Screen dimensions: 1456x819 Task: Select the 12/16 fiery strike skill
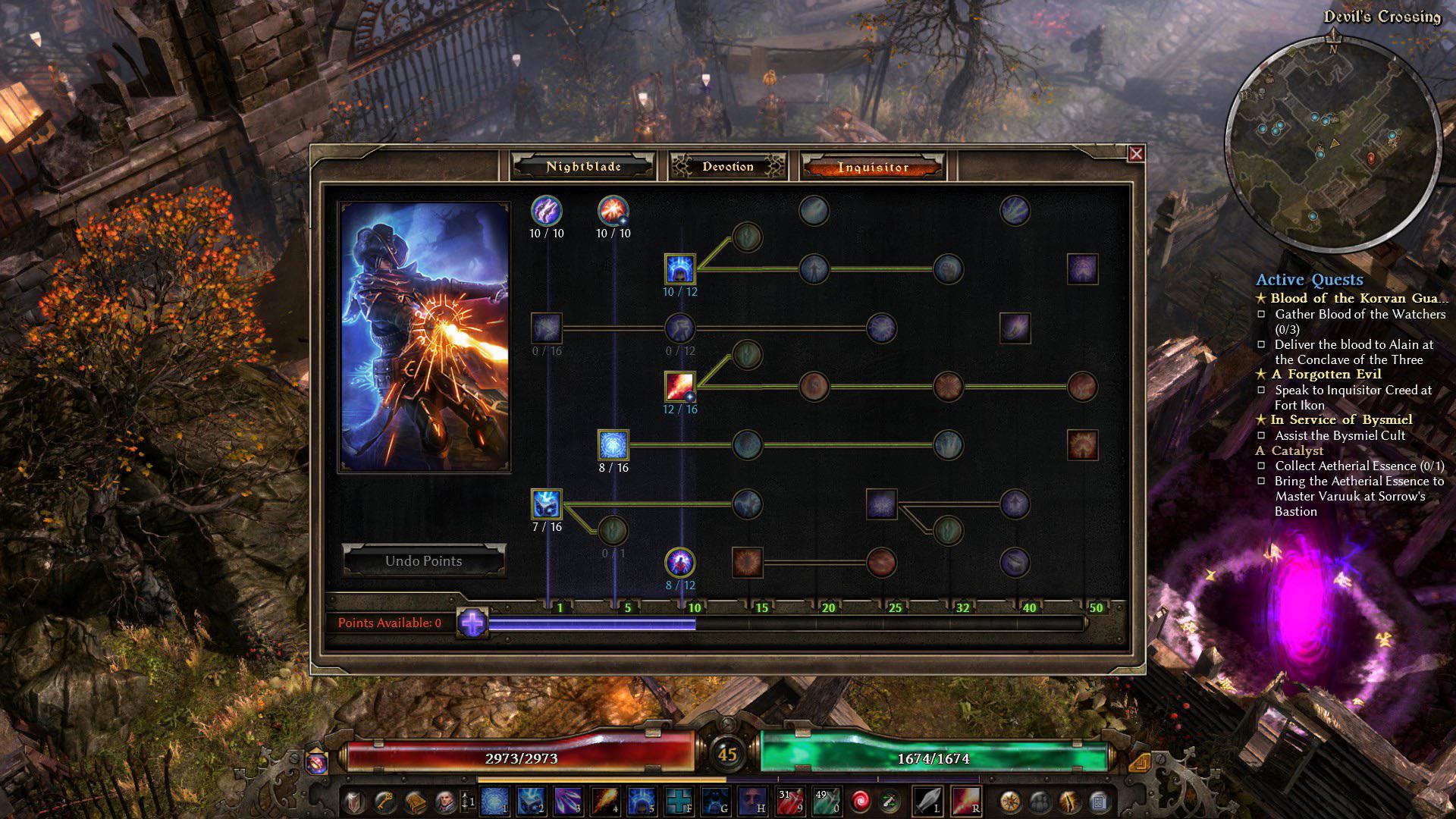(x=679, y=387)
